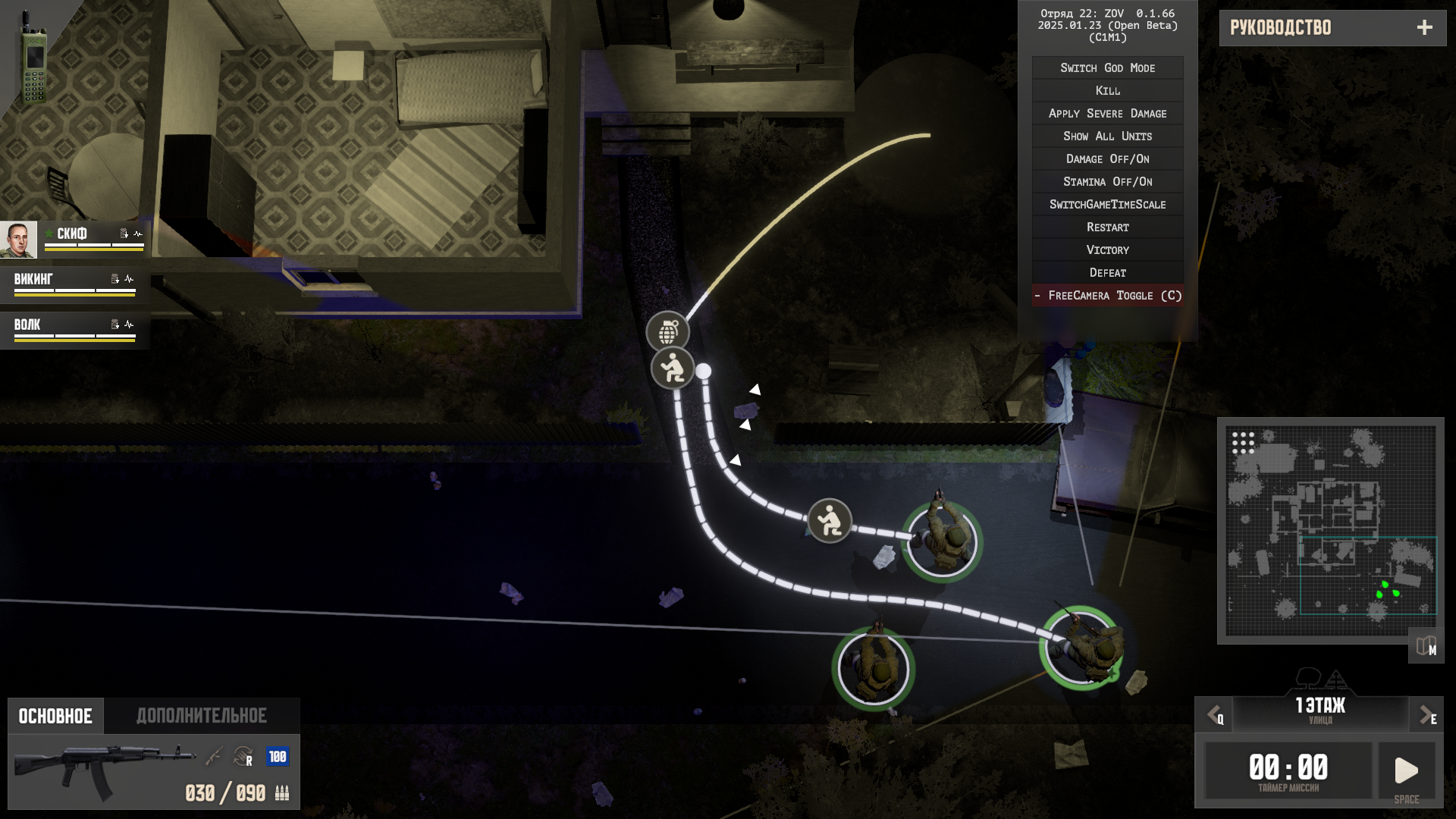
Task: Choose Apply Severe Damage
Action: pyautogui.click(x=1107, y=114)
